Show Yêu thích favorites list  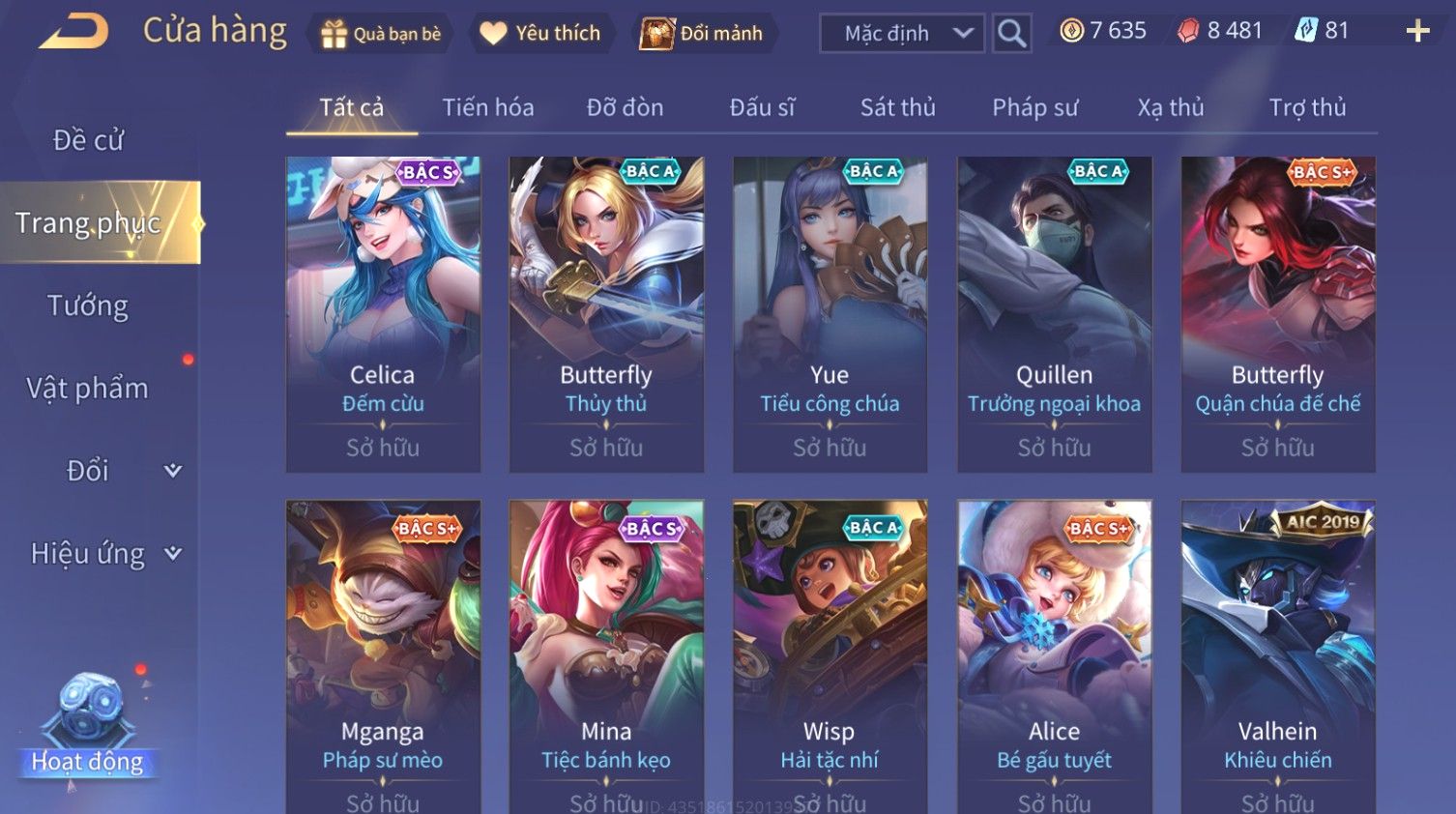(x=541, y=34)
